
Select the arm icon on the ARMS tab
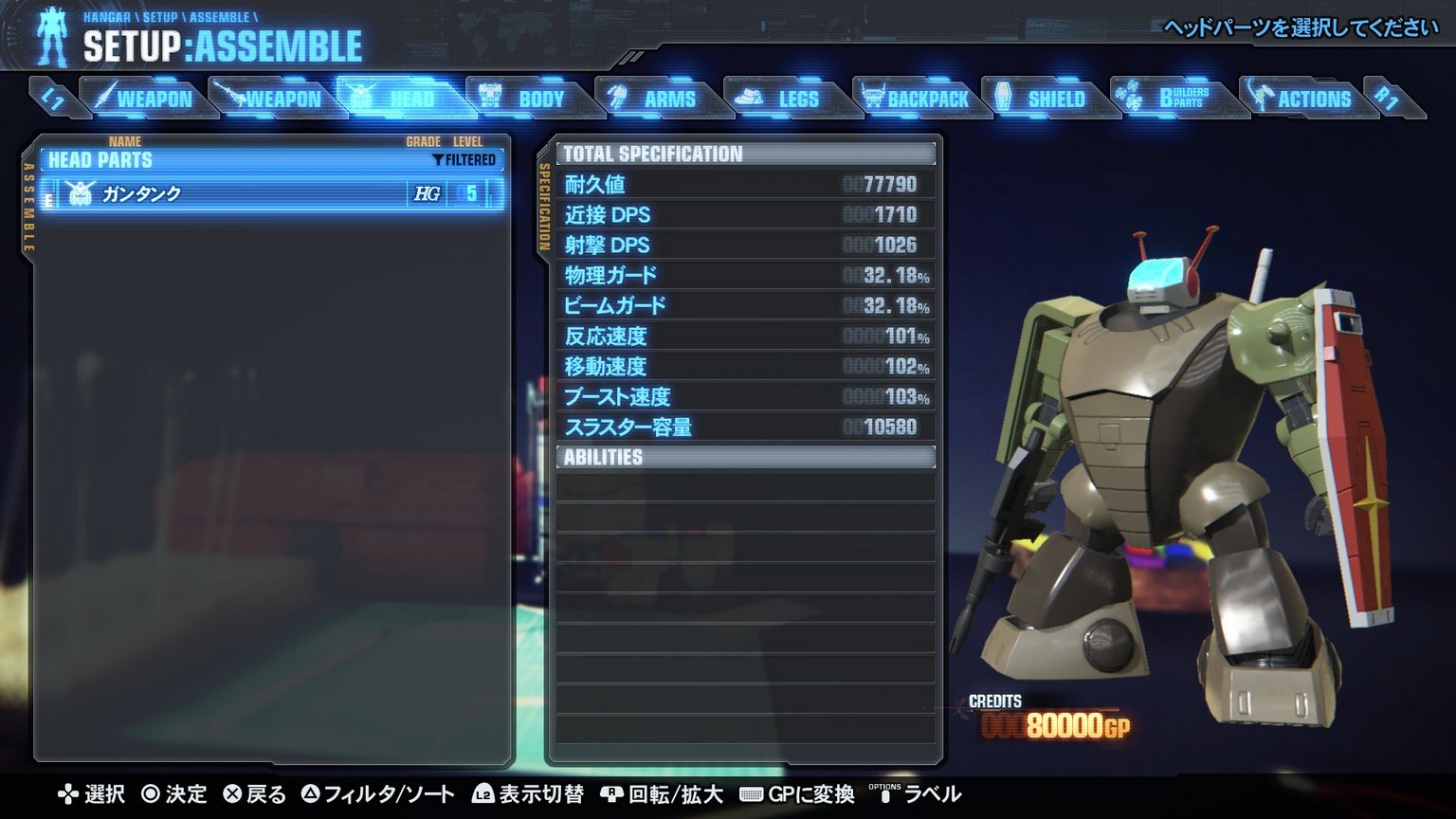coord(617,95)
